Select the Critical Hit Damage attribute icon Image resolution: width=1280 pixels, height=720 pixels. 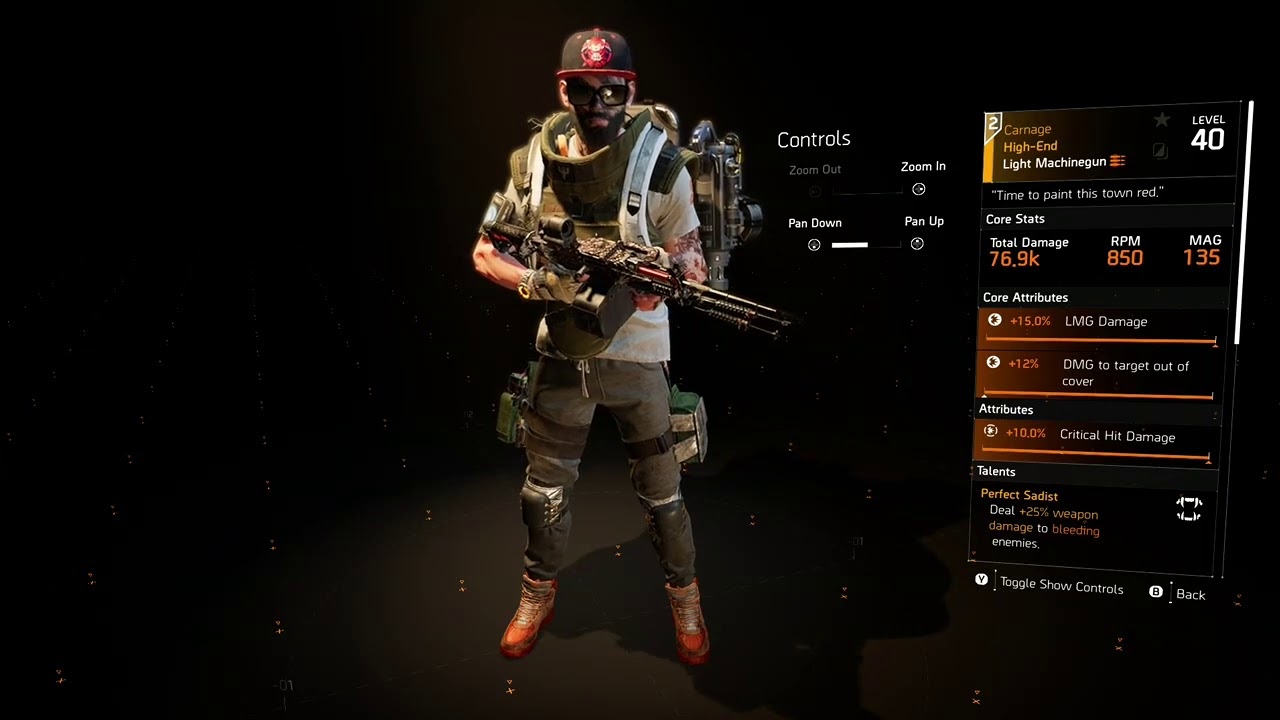(x=990, y=431)
